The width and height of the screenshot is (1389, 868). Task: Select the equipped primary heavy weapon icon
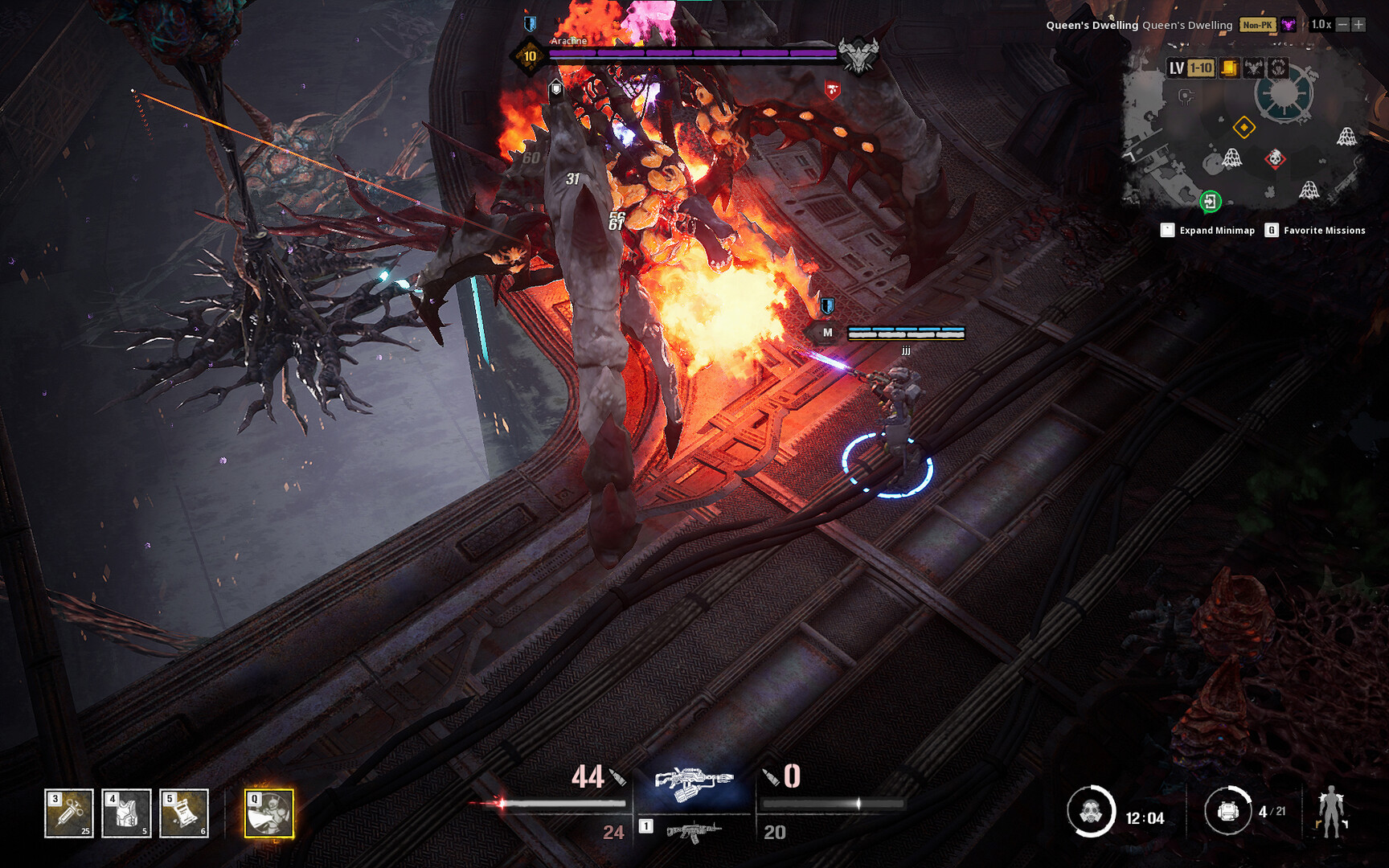pyautogui.click(x=694, y=784)
